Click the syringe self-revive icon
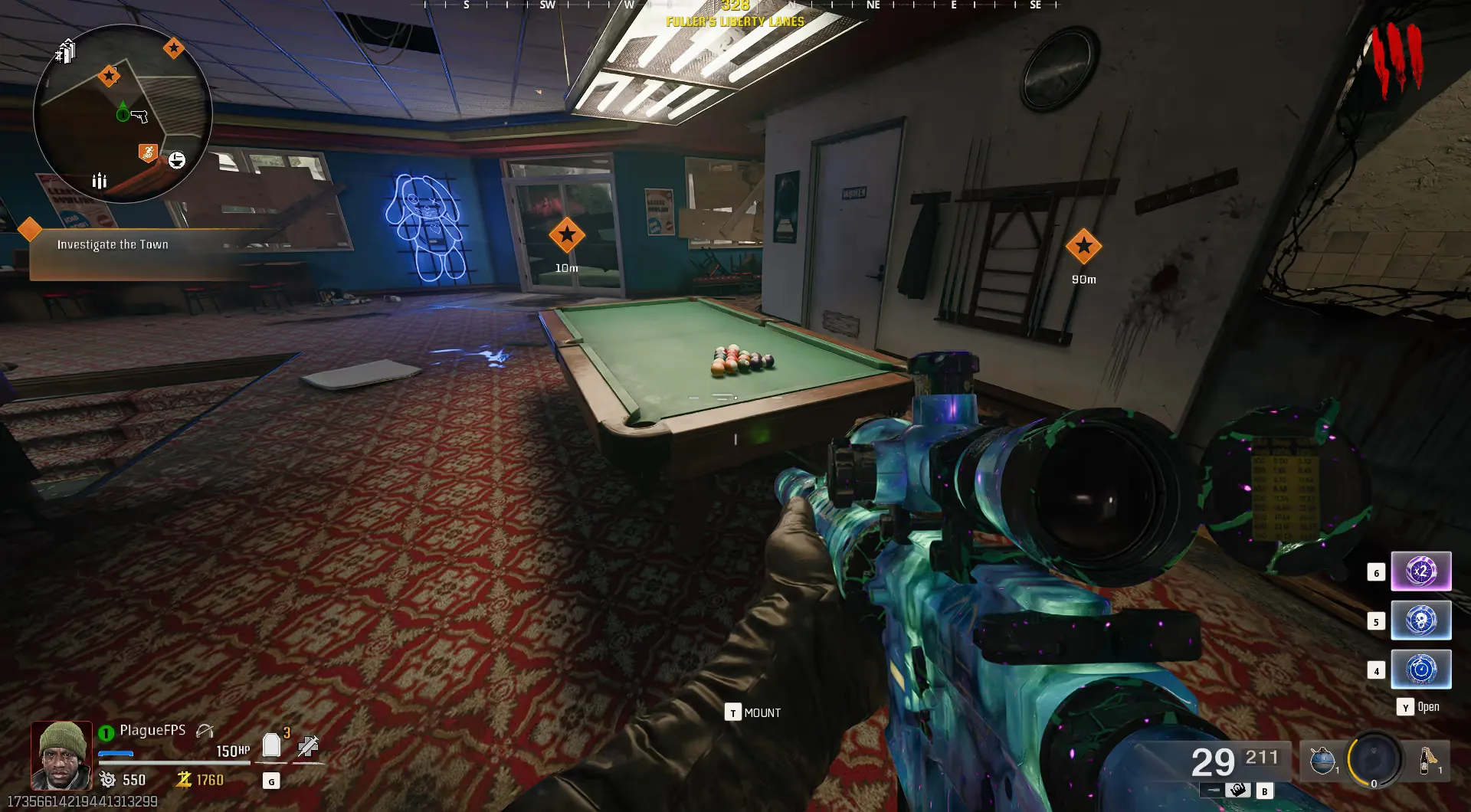 tap(308, 745)
